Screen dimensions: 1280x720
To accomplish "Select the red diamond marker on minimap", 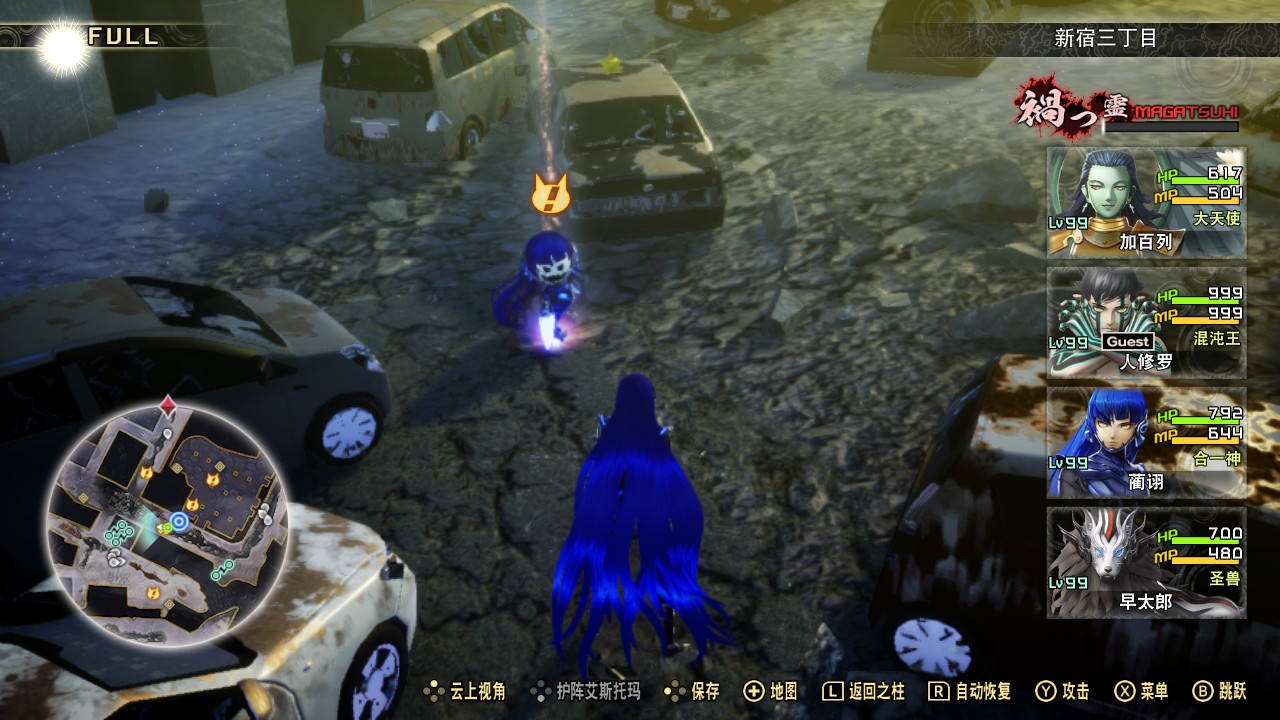I will pyautogui.click(x=168, y=406).
